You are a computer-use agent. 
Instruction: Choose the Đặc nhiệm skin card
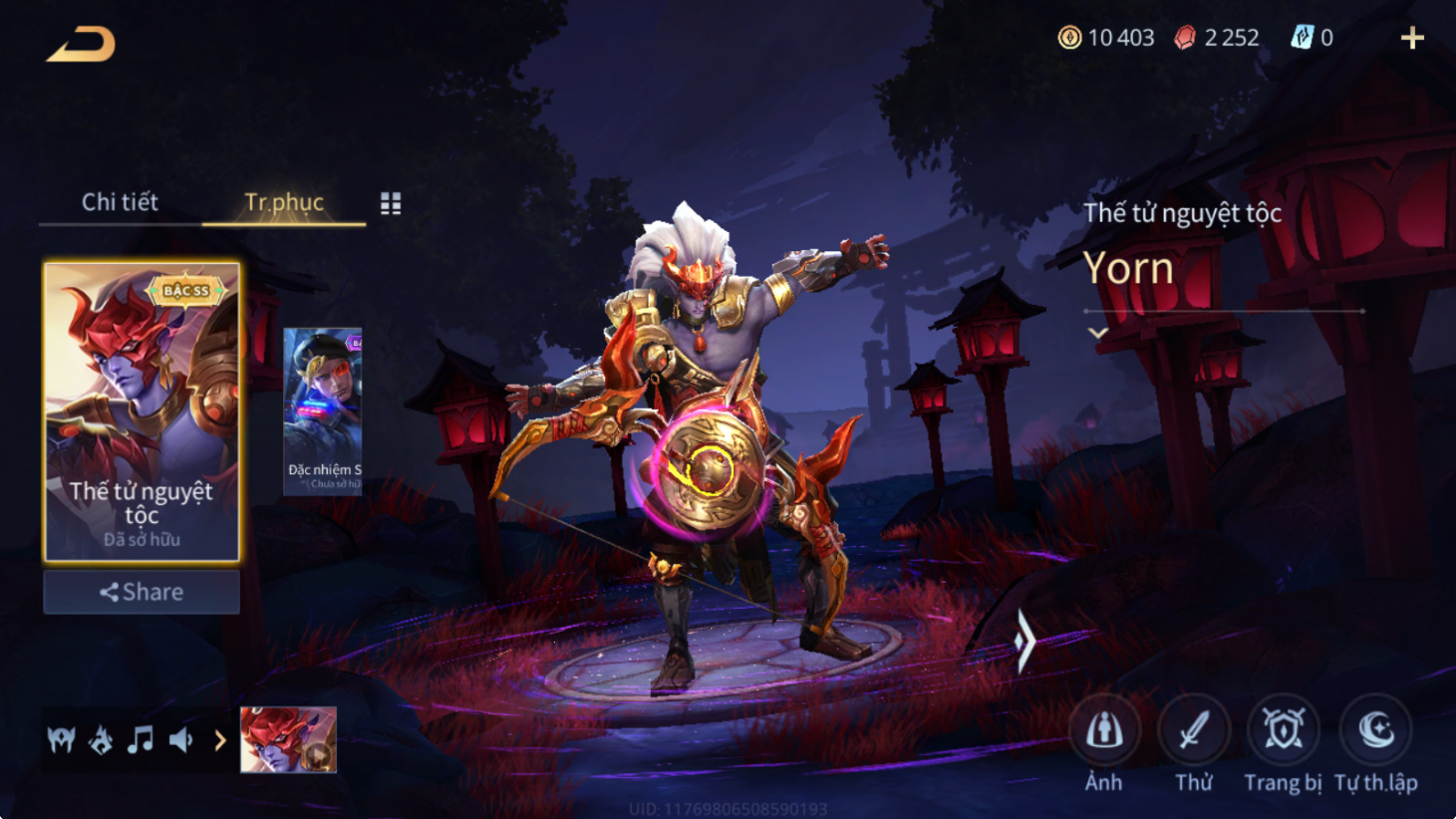coord(323,410)
